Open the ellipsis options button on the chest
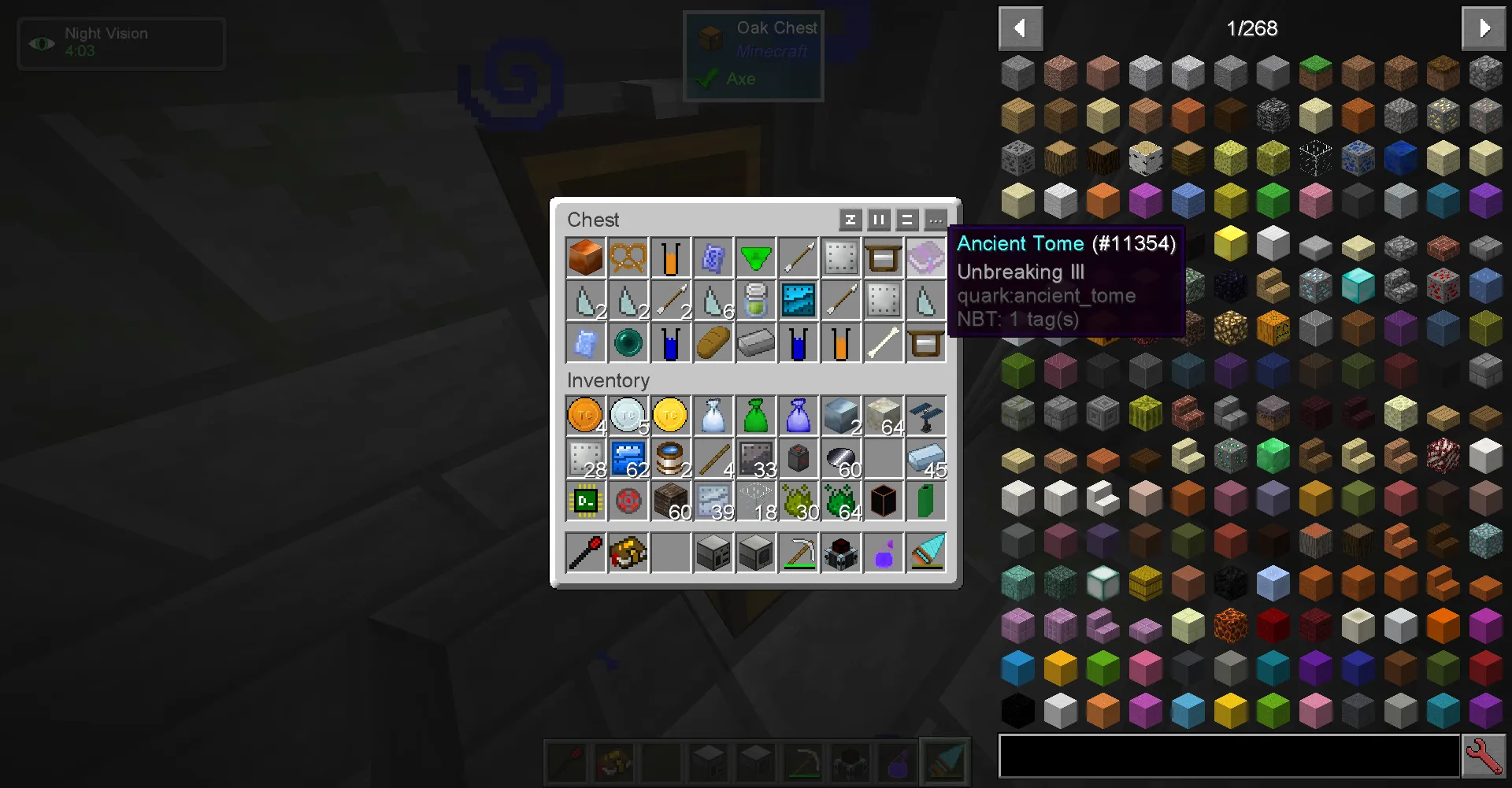 point(935,220)
